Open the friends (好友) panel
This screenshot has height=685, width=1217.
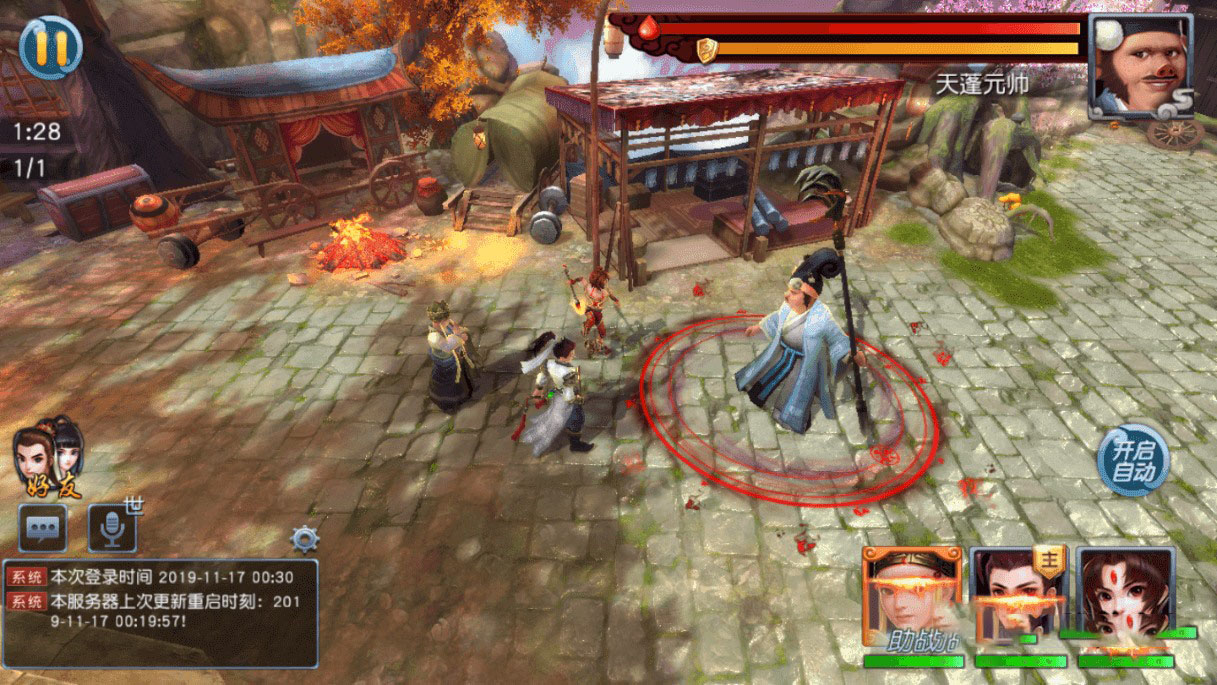[50, 458]
